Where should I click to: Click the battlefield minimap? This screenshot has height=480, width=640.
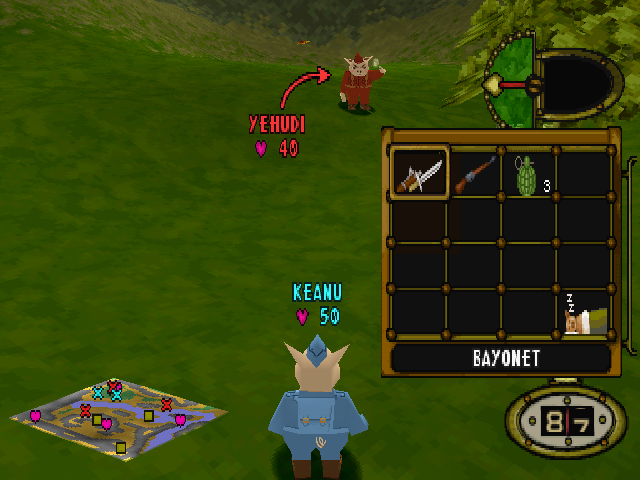[116, 415]
